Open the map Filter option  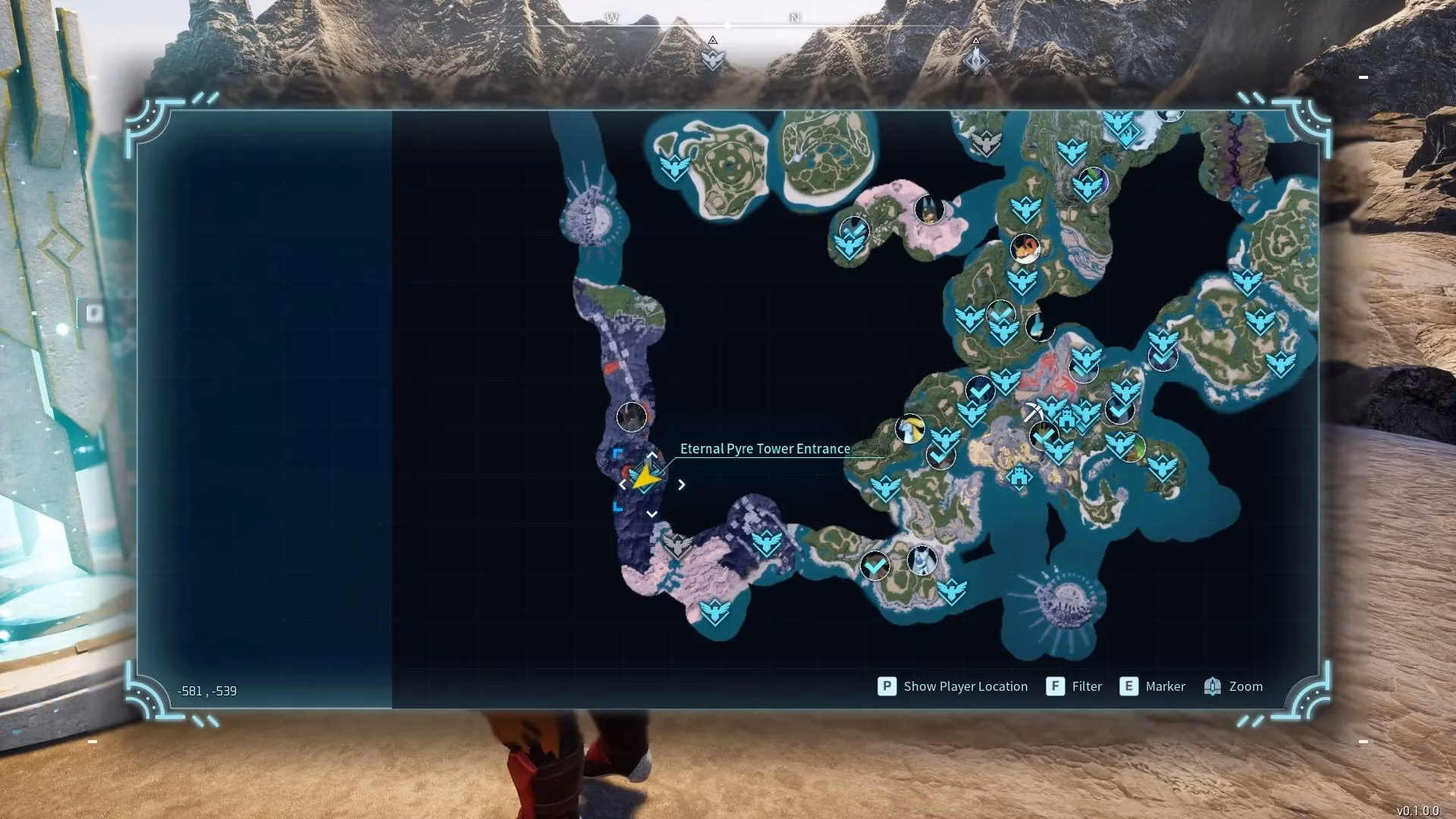tap(1075, 686)
